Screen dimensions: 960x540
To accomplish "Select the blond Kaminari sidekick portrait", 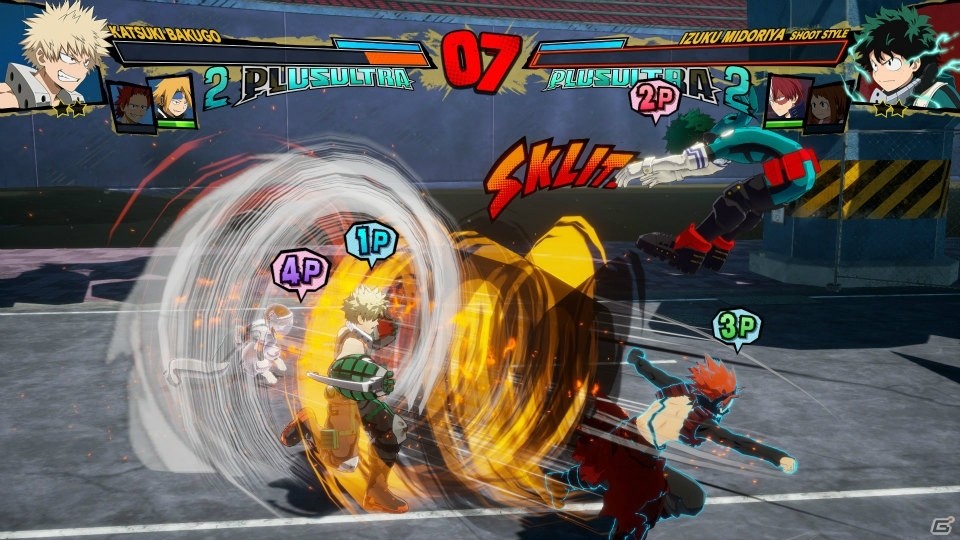I will coord(172,102).
